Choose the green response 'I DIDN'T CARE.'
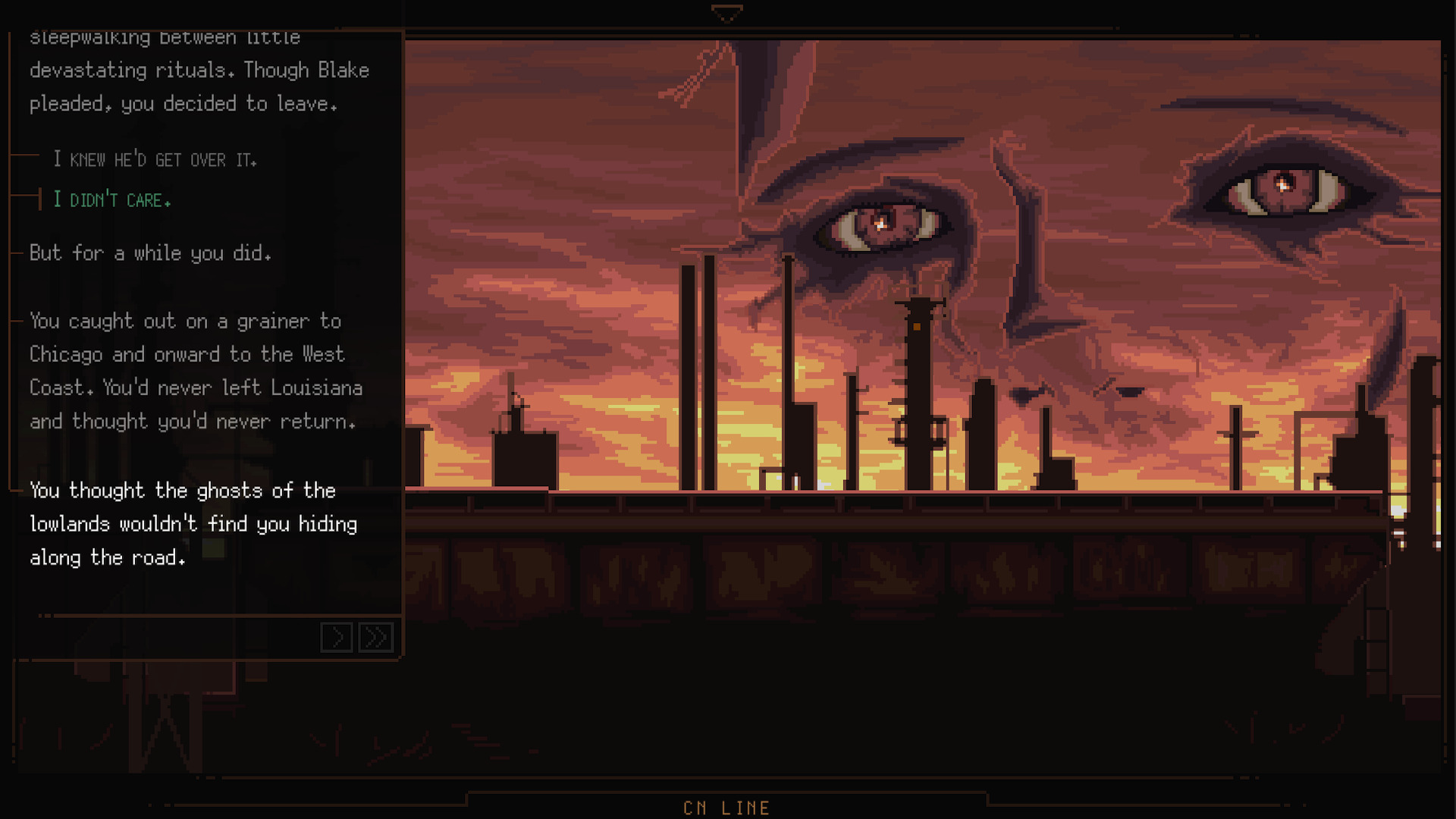Screen dimensions: 1456x819 tap(111, 199)
